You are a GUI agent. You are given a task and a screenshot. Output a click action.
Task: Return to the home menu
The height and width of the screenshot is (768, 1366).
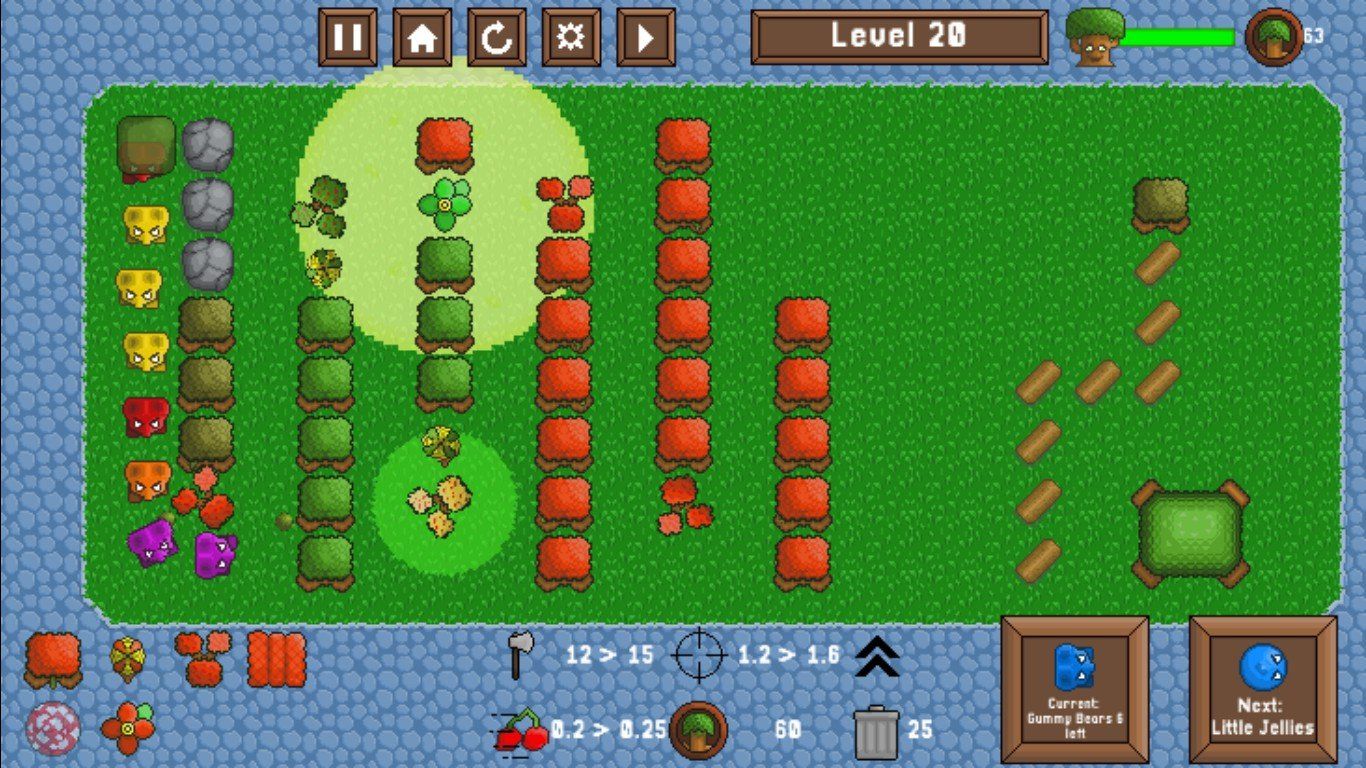[422, 38]
